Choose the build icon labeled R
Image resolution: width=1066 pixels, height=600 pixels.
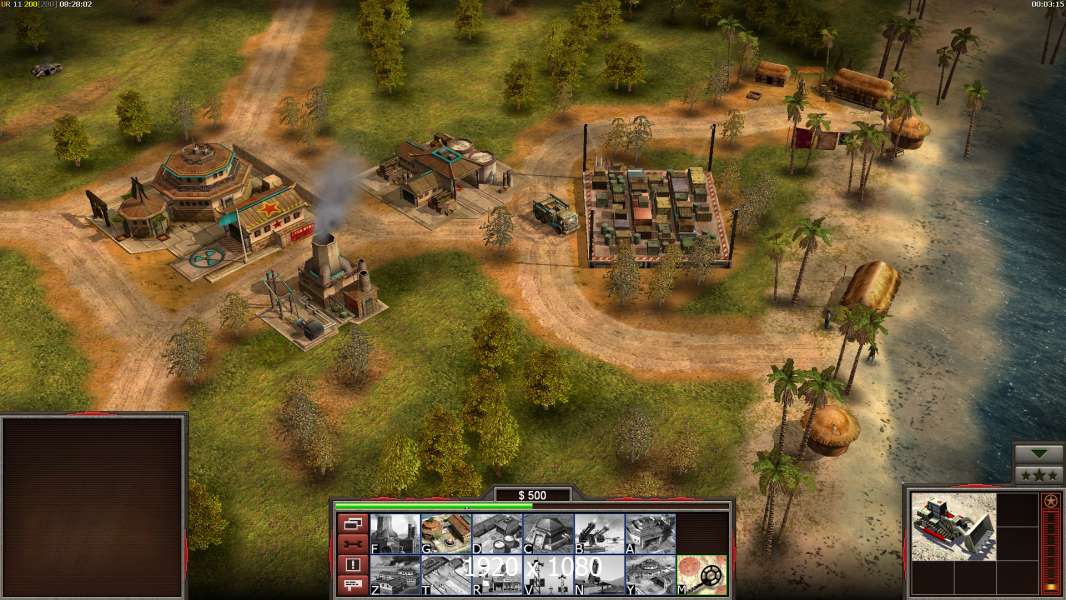(497, 575)
